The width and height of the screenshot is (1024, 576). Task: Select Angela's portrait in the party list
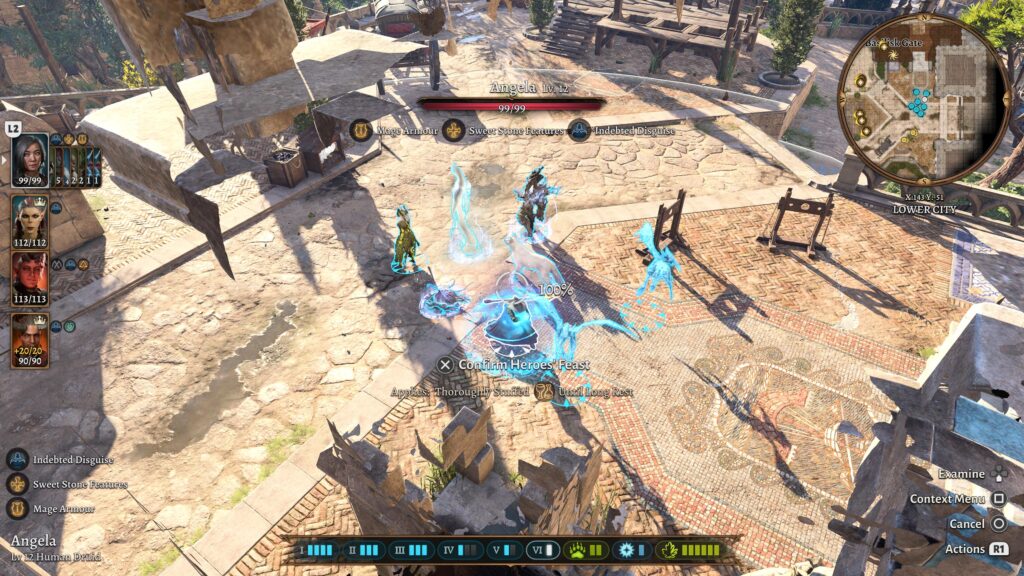[x=29, y=160]
